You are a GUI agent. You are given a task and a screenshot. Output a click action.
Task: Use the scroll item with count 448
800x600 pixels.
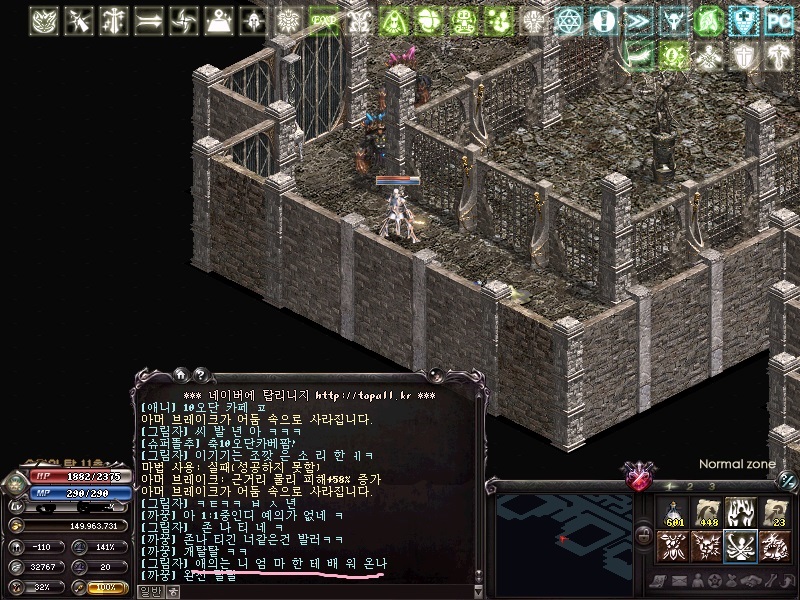(707, 513)
